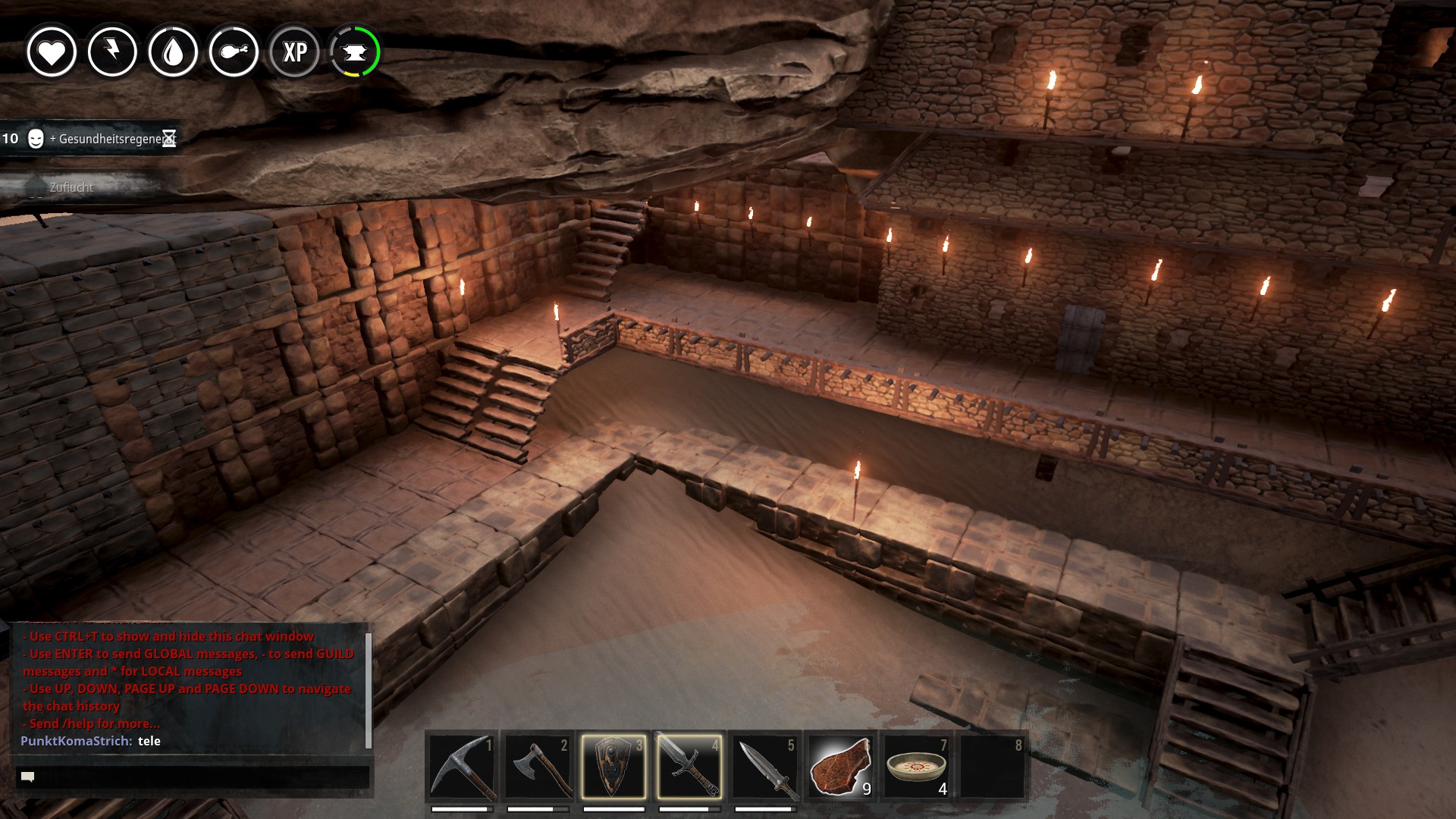
Task: Click the chat window scrollbar
Action: 369,689
